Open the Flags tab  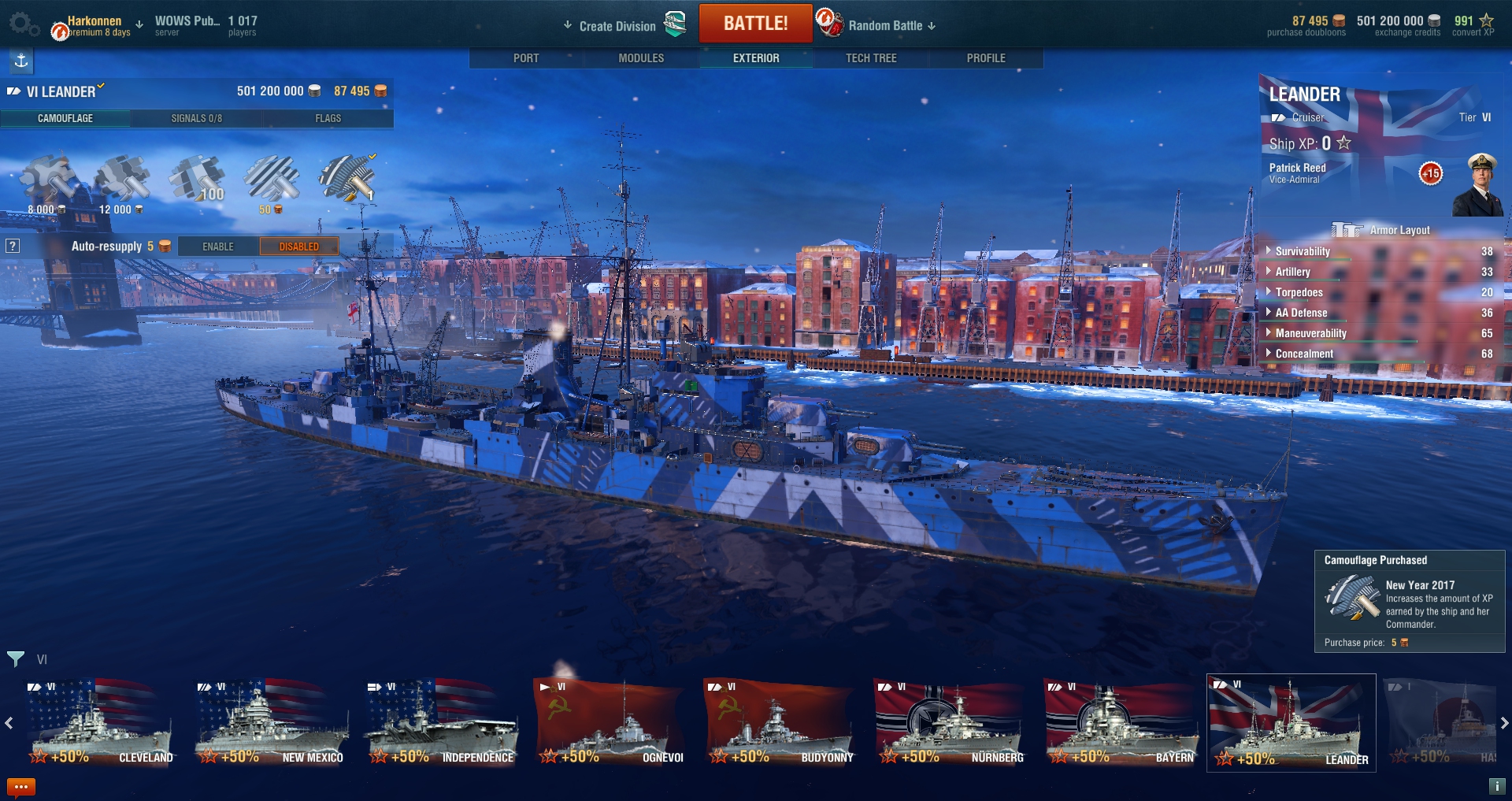coord(328,118)
